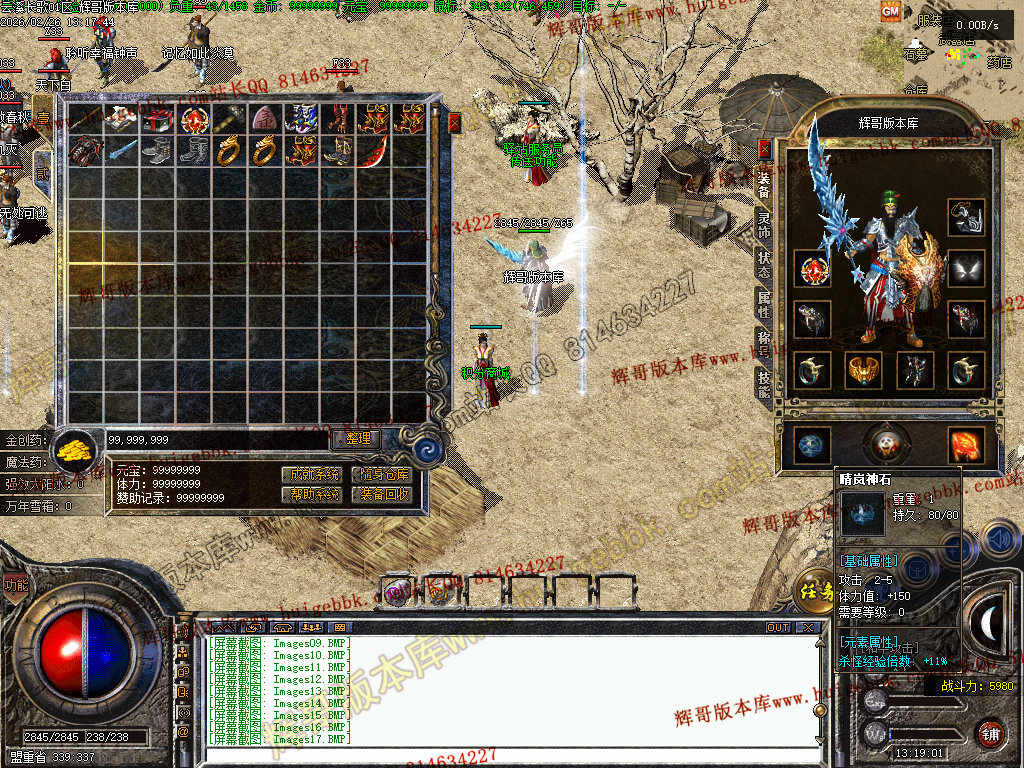The image size is (1024, 768).
Task: Click the red 铺 shop button
Action: (x=990, y=732)
